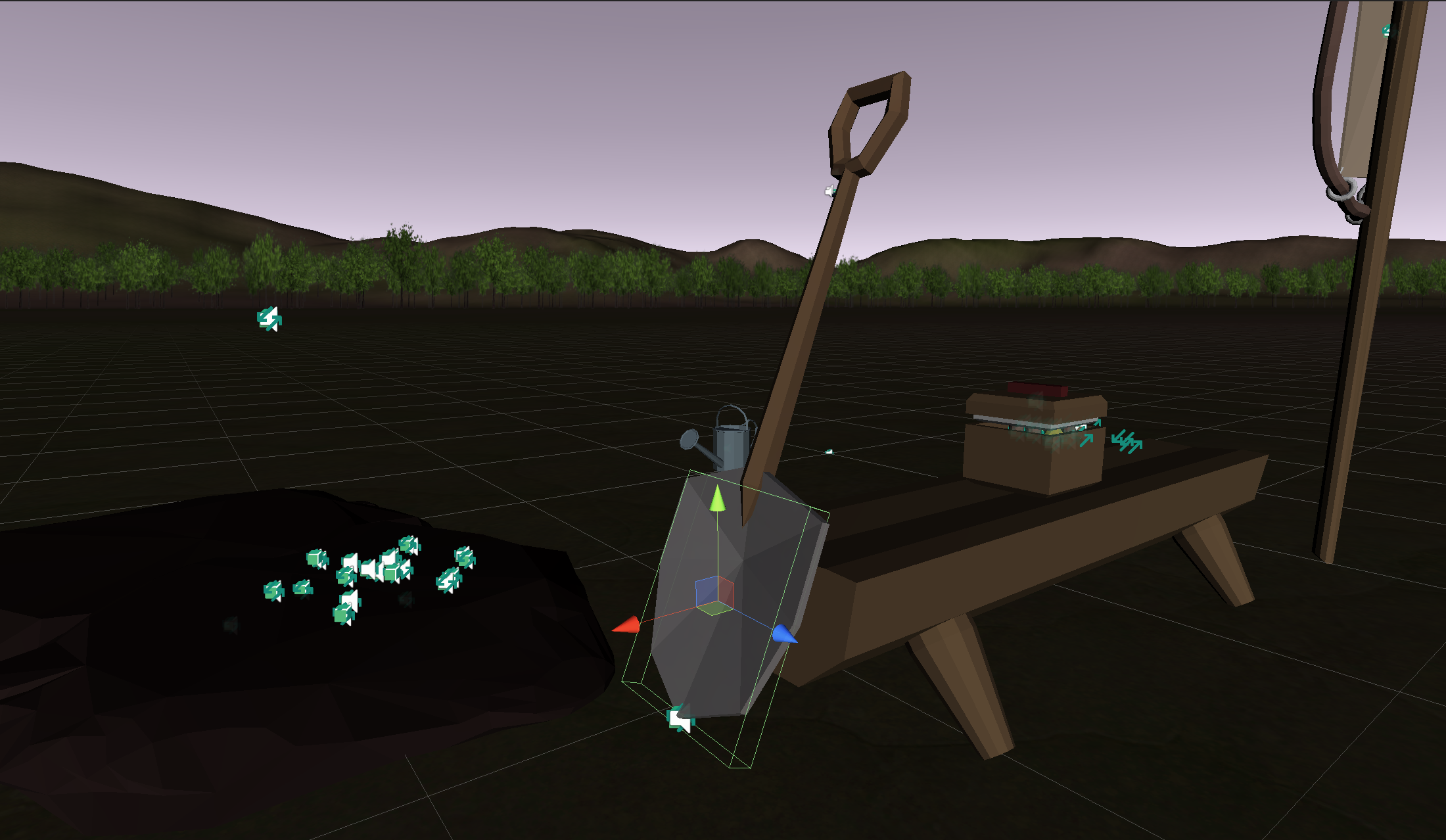Select the red X-axis gizmo arrow

point(627,625)
